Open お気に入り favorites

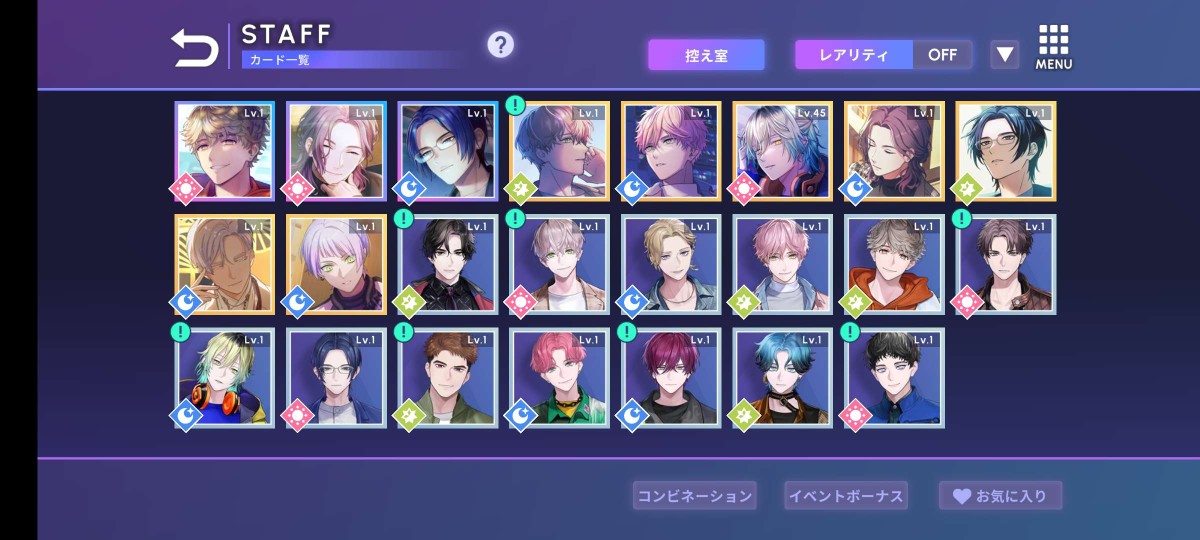1000,495
